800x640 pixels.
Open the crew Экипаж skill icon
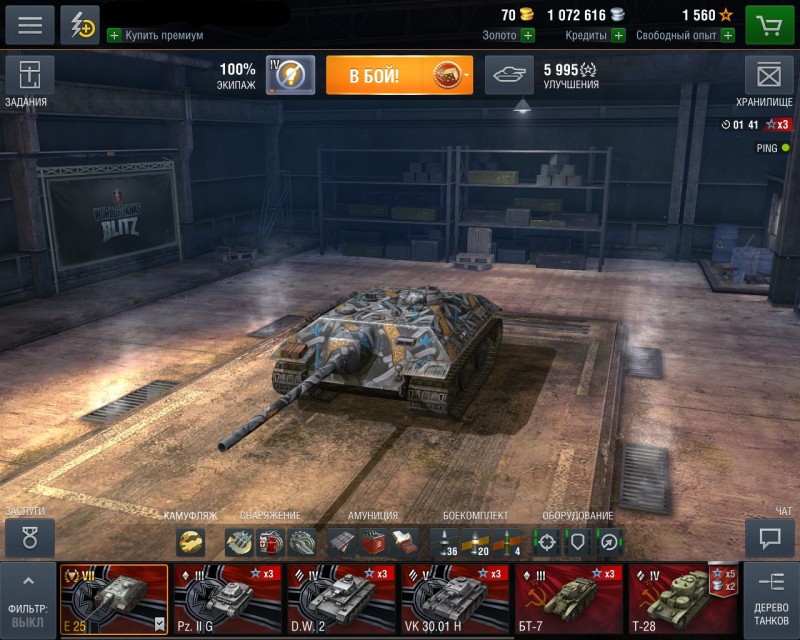tap(290, 76)
